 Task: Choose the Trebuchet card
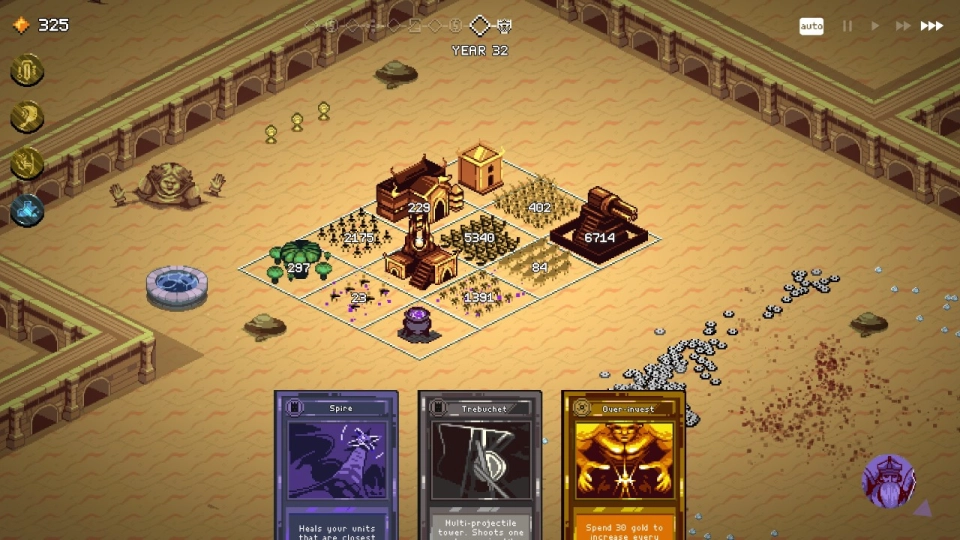480,465
